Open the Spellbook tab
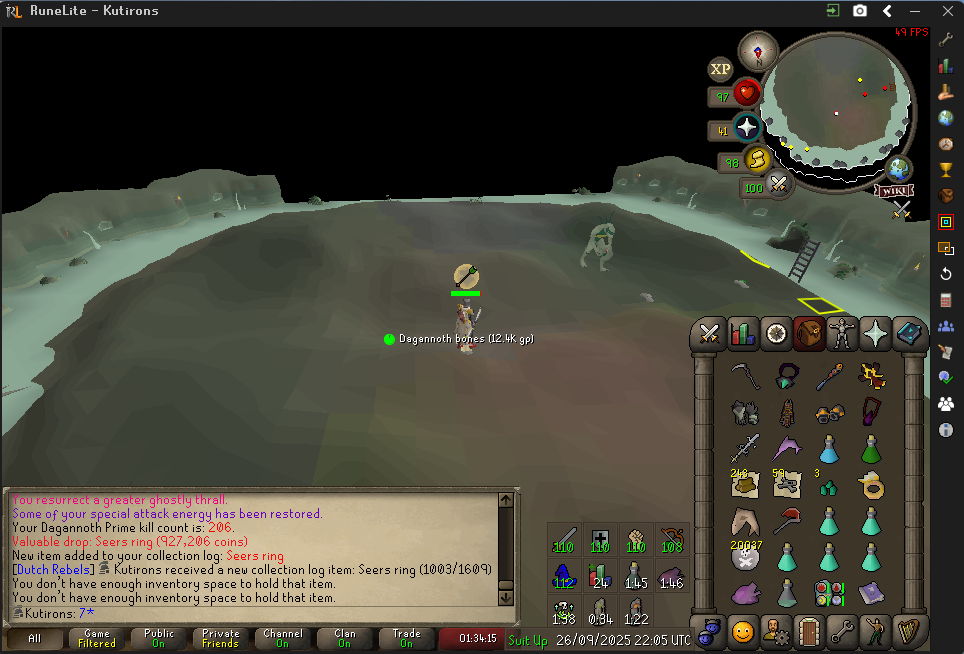The image size is (964, 654). 908,333
